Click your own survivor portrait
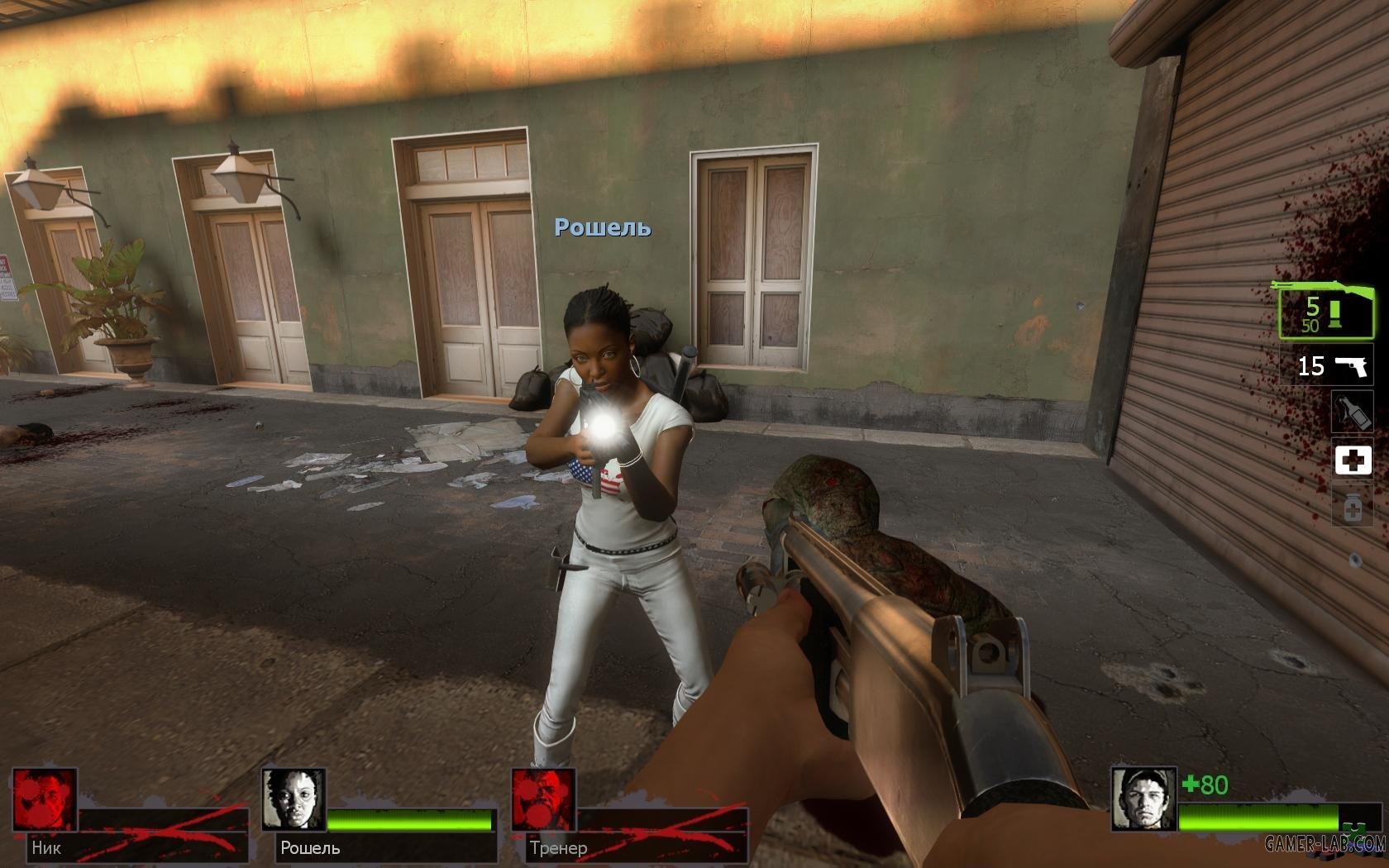Image resolution: width=1389 pixels, height=868 pixels. (1143, 799)
